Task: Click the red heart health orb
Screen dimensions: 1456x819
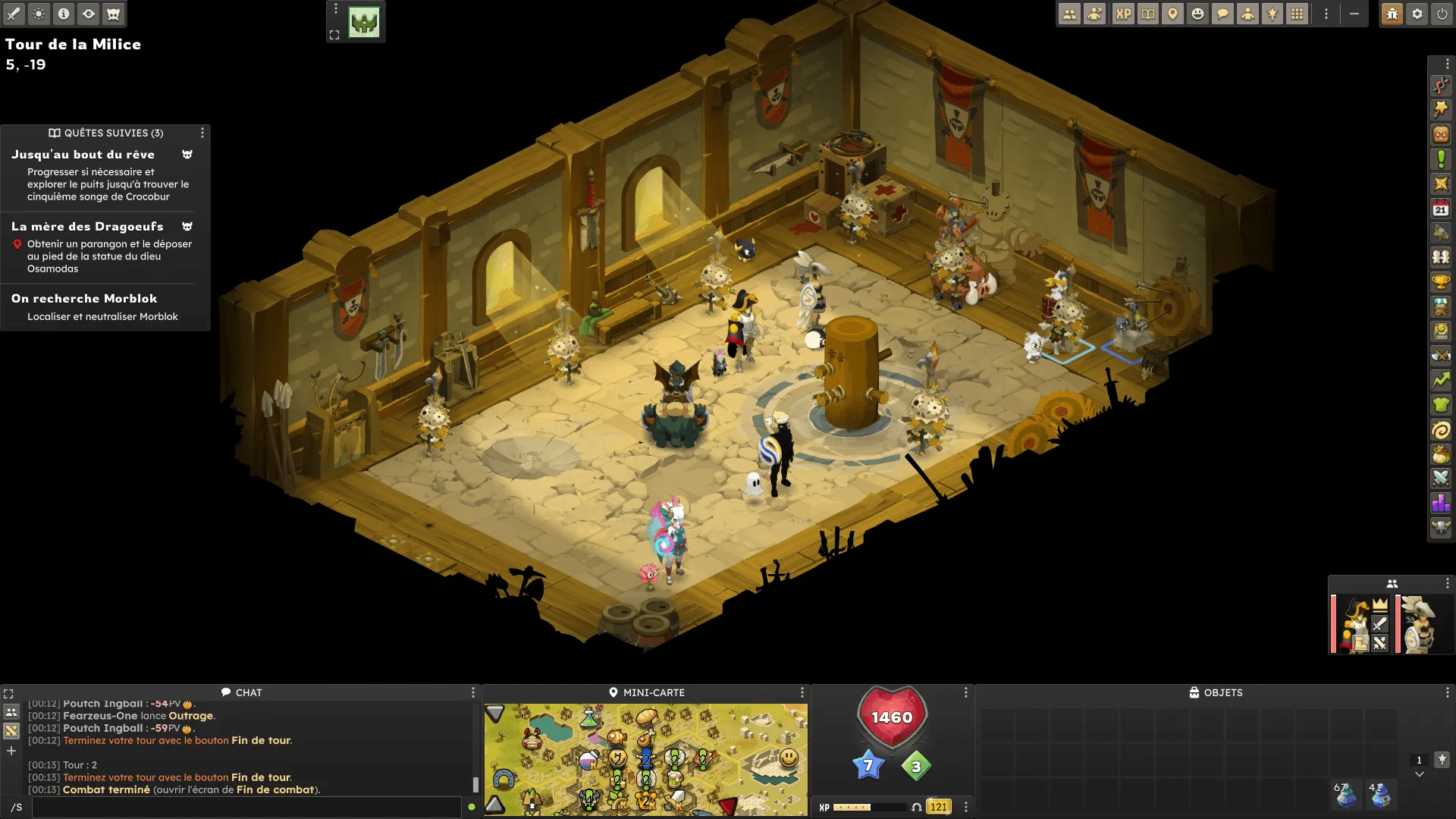Action: [892, 717]
